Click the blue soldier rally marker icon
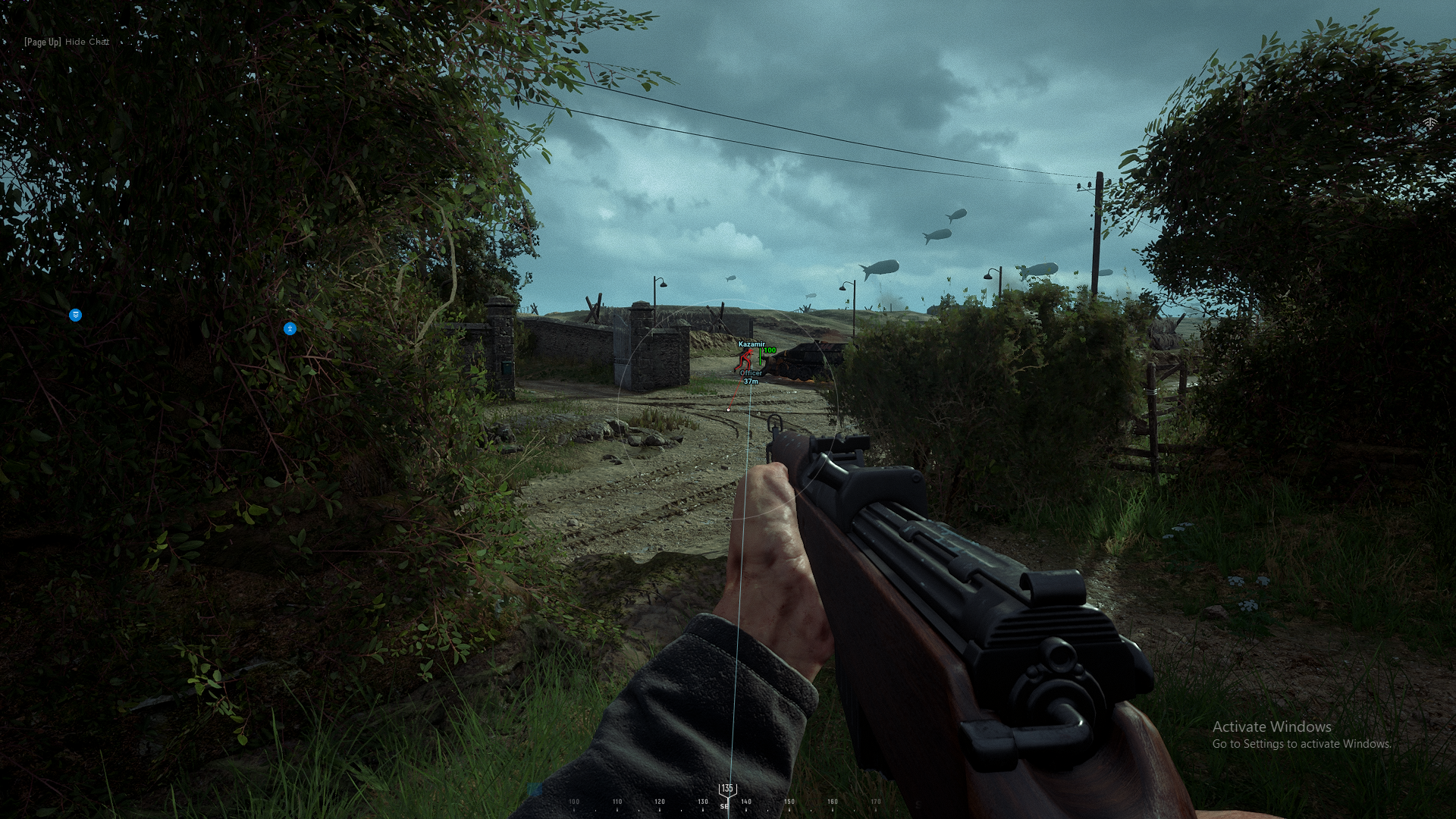The width and height of the screenshot is (1456, 819). pyautogui.click(x=290, y=328)
